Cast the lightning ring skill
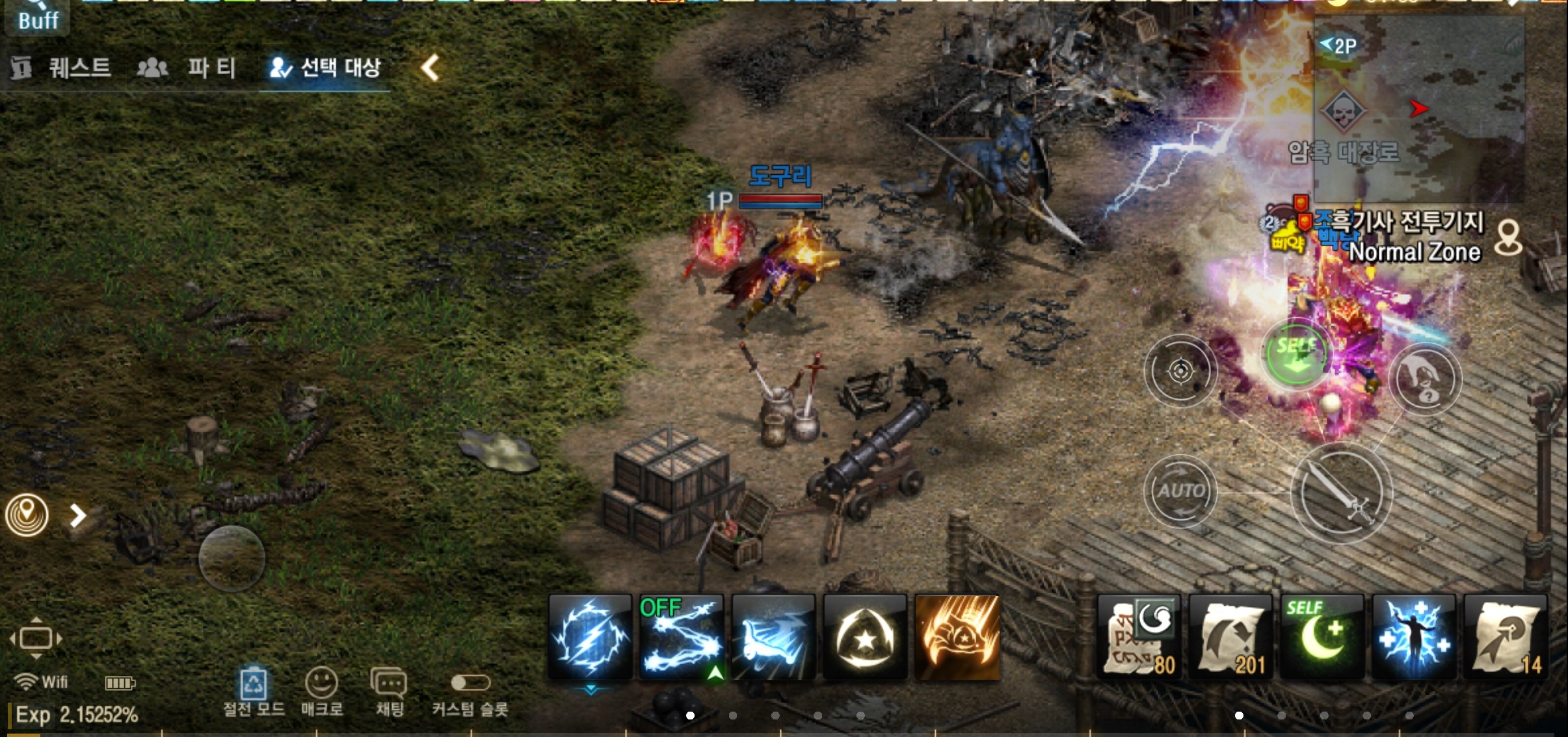The height and width of the screenshot is (737, 1568). tap(590, 638)
